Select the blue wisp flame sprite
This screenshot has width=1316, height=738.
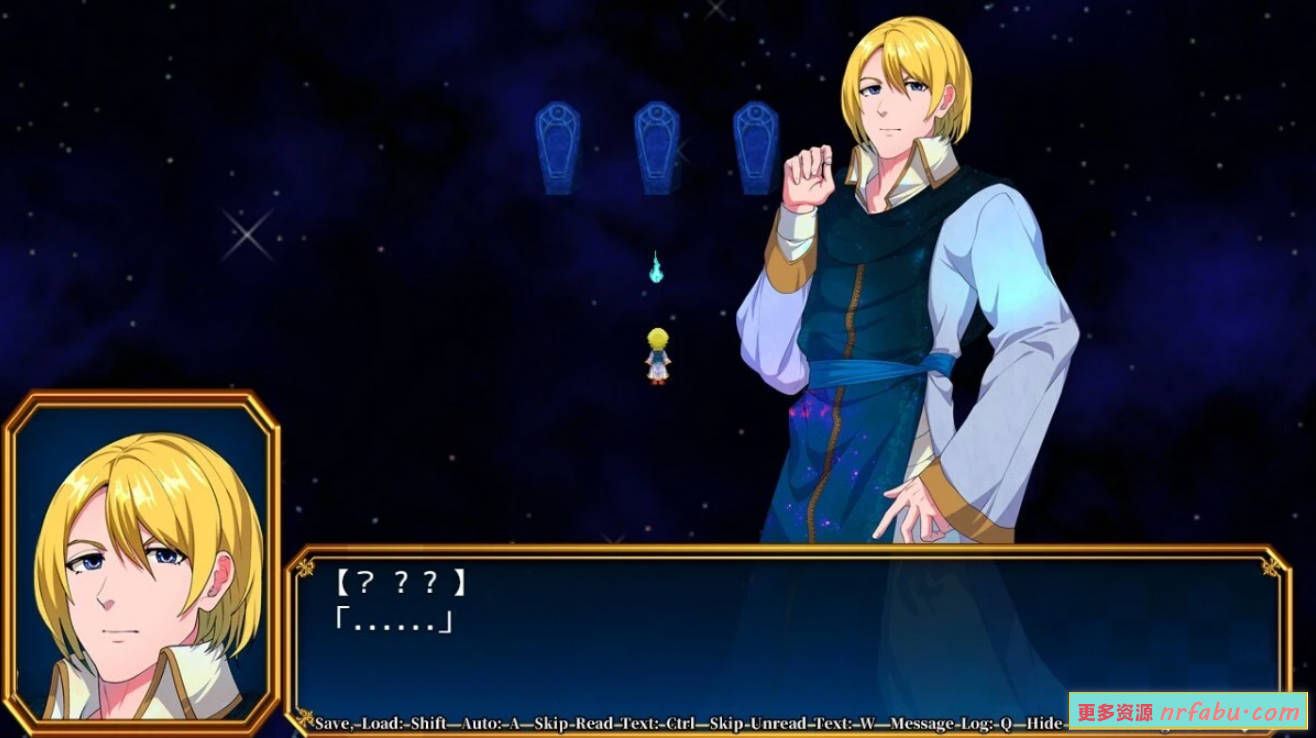point(657,266)
